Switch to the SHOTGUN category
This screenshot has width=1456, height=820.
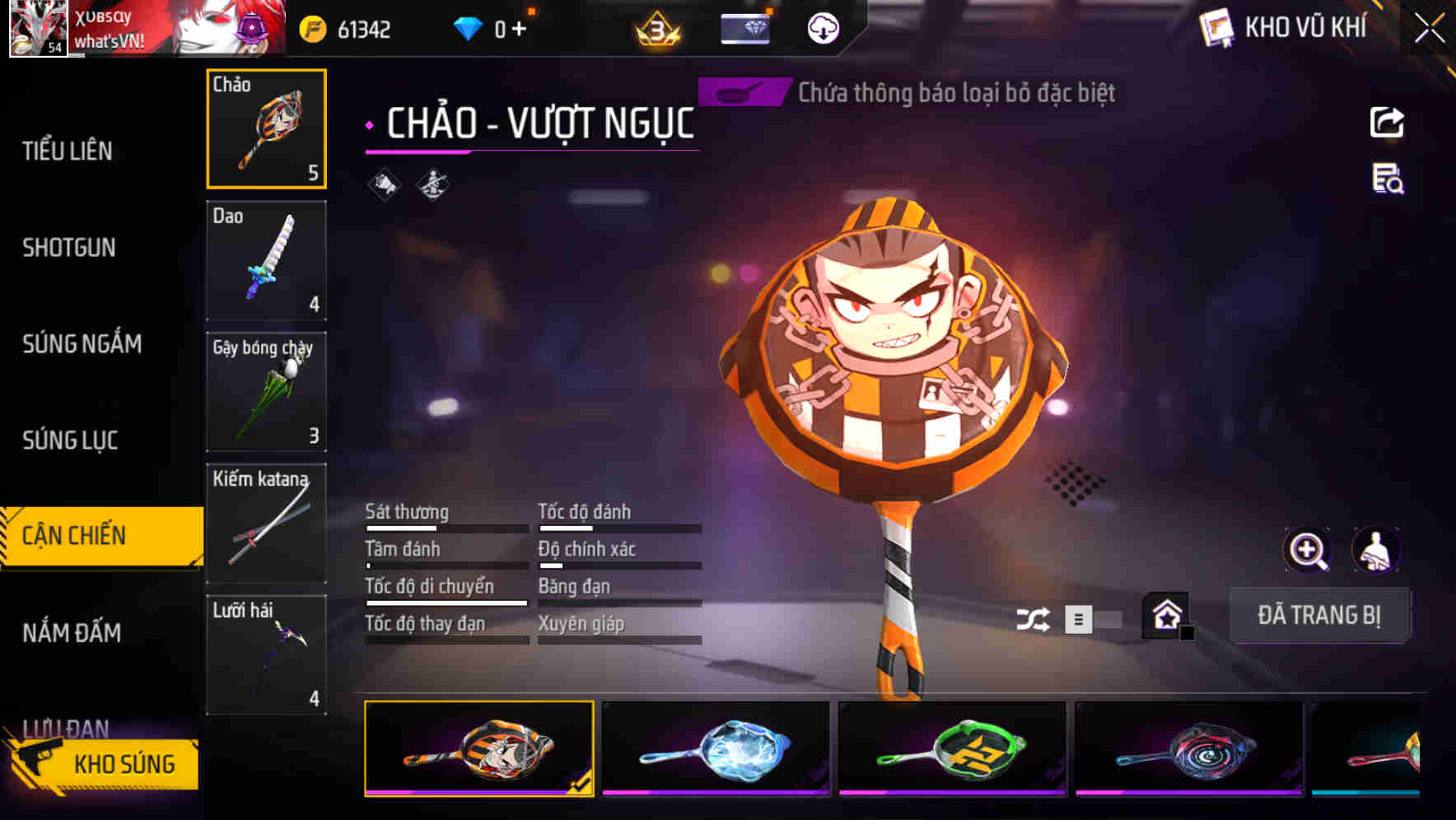(70, 247)
